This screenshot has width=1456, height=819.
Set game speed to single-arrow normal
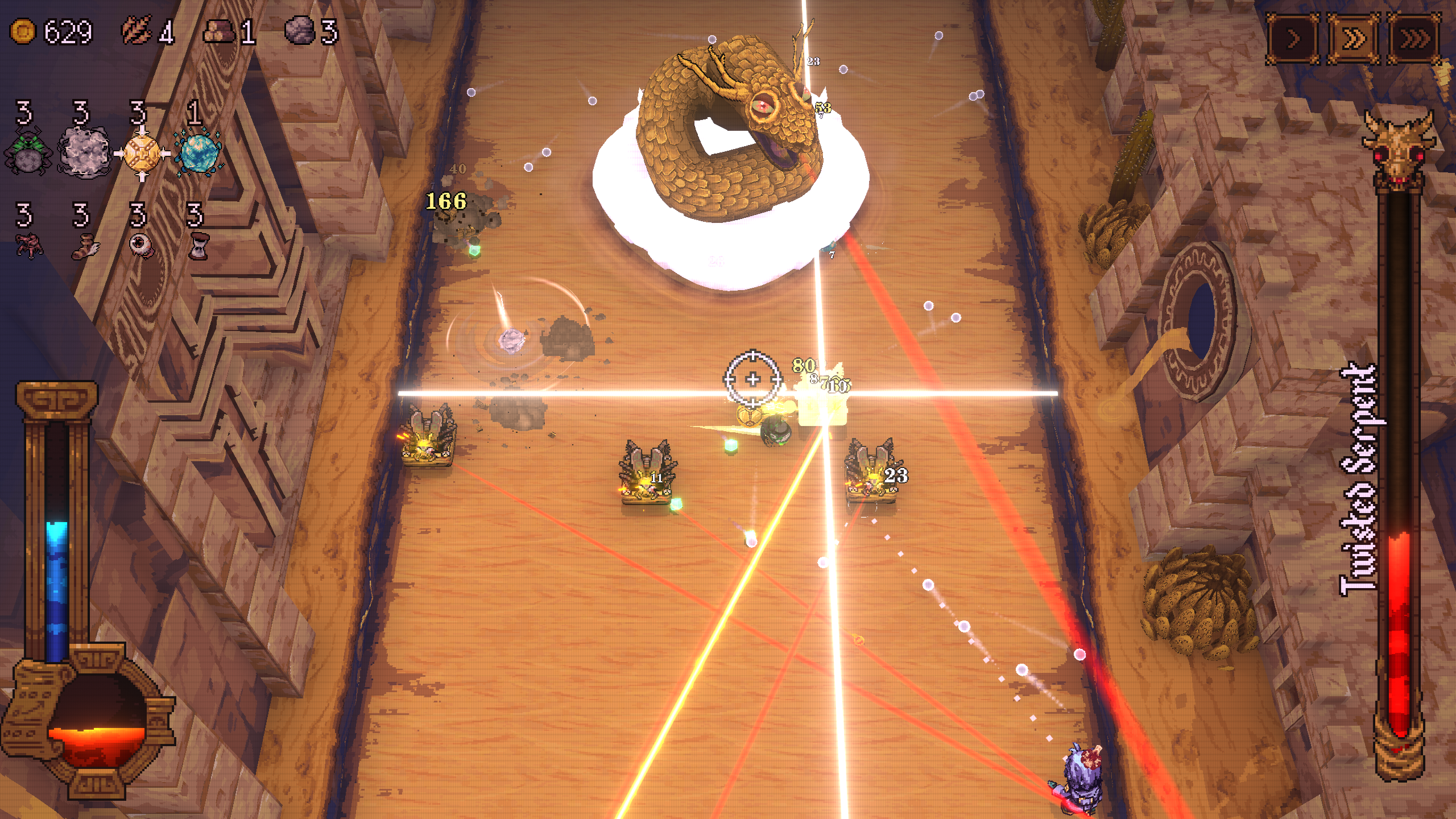pos(1293,39)
